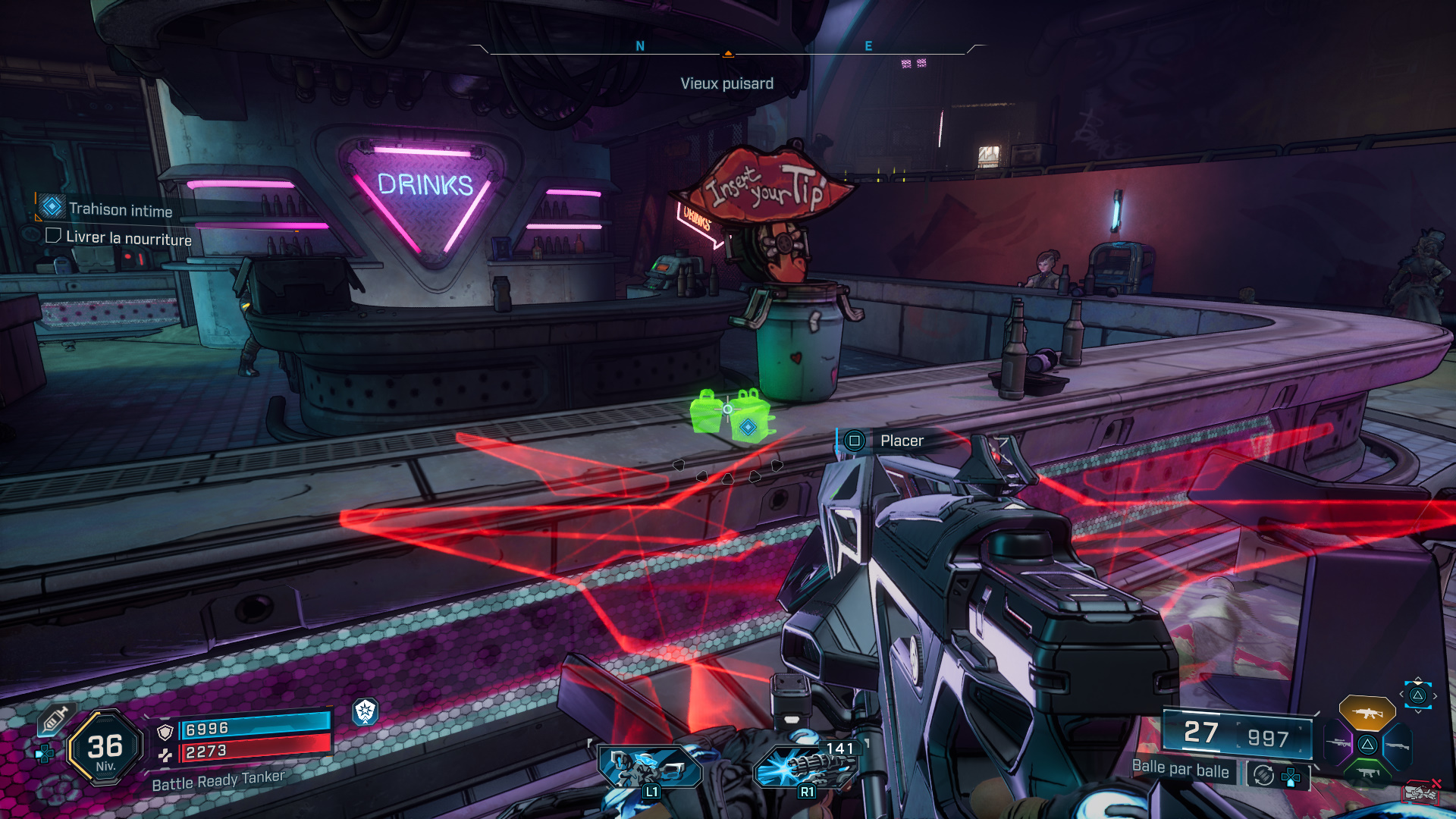Equip the blue shotgun weapon slot
This screenshot has width=1456, height=819.
click(1397, 746)
